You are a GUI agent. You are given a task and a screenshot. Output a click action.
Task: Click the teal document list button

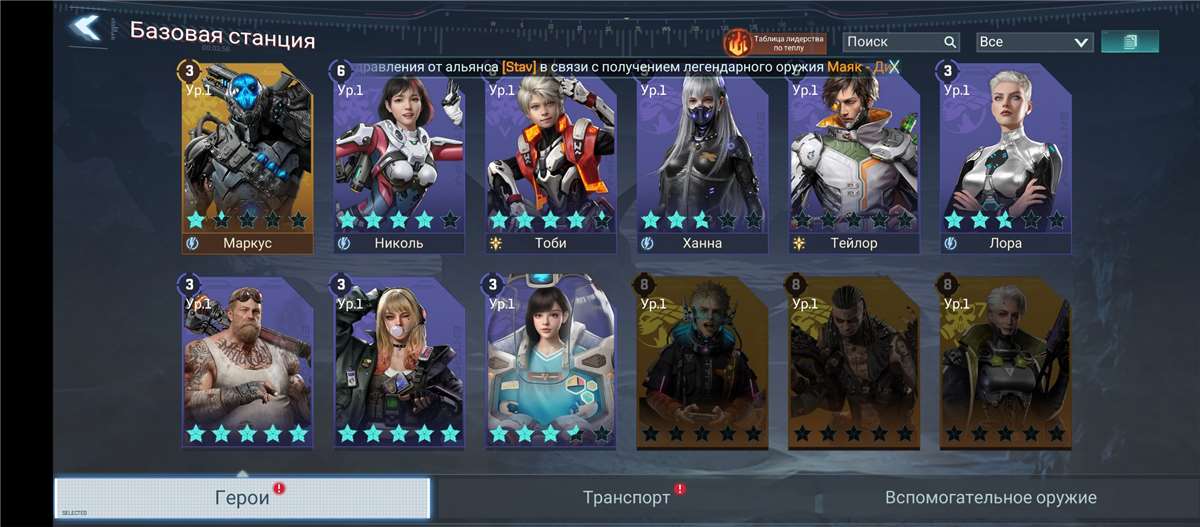pyautogui.click(x=1130, y=42)
